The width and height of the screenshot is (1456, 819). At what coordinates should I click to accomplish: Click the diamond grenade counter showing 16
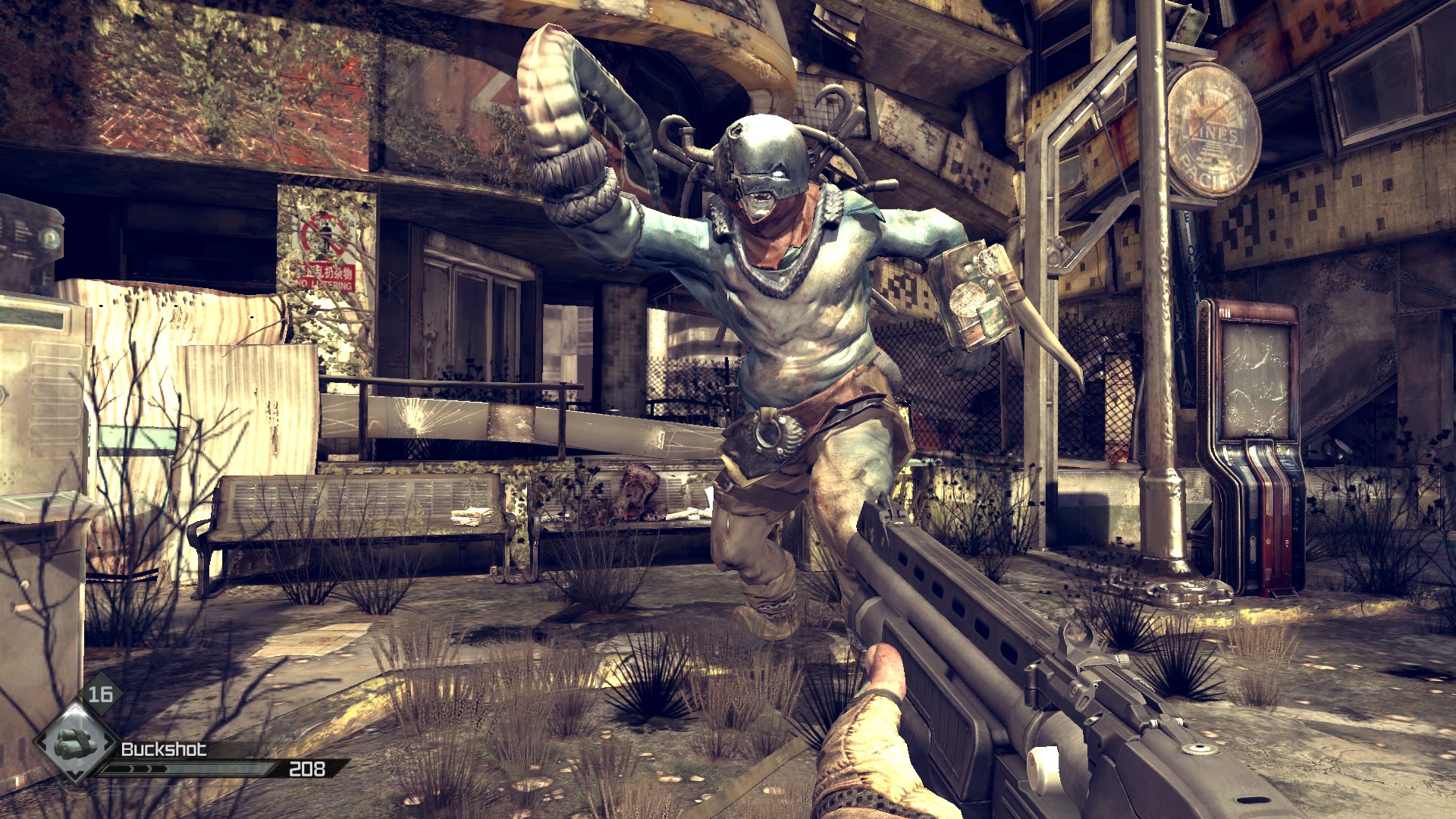pyautogui.click(x=101, y=692)
